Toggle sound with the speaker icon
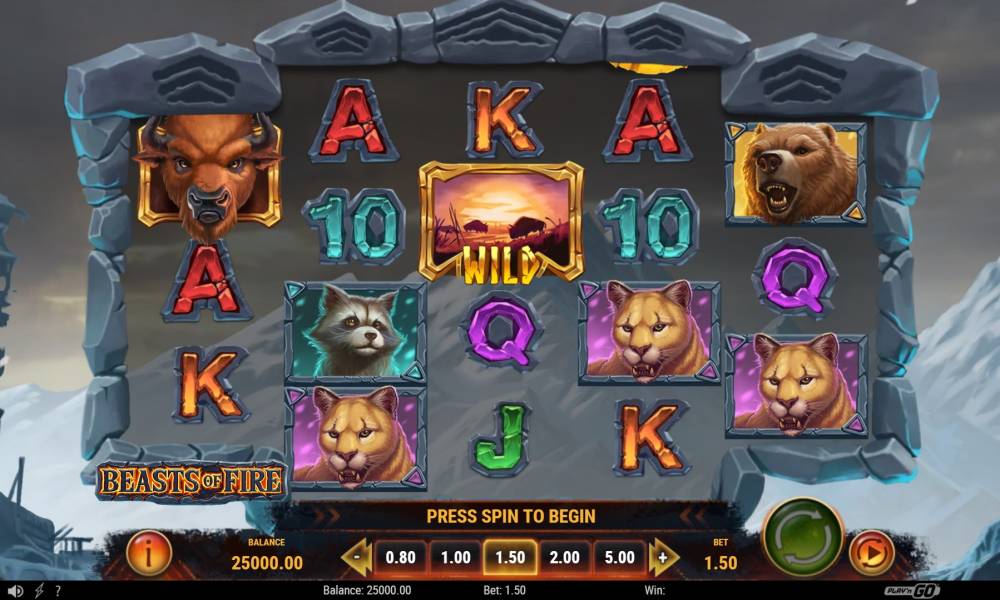1000x600 pixels. pyautogui.click(x=15, y=591)
